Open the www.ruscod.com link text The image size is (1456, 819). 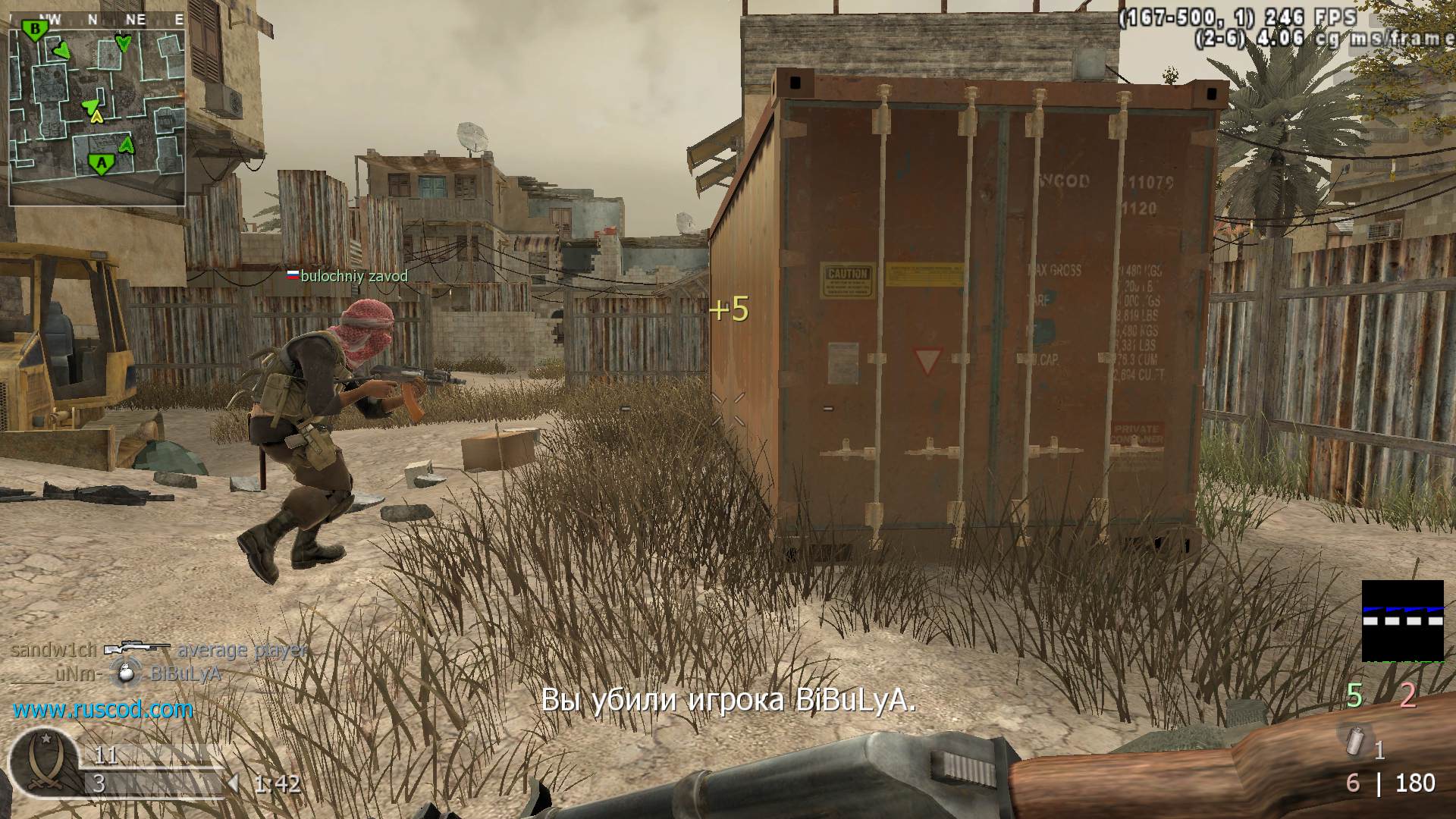[x=103, y=710]
